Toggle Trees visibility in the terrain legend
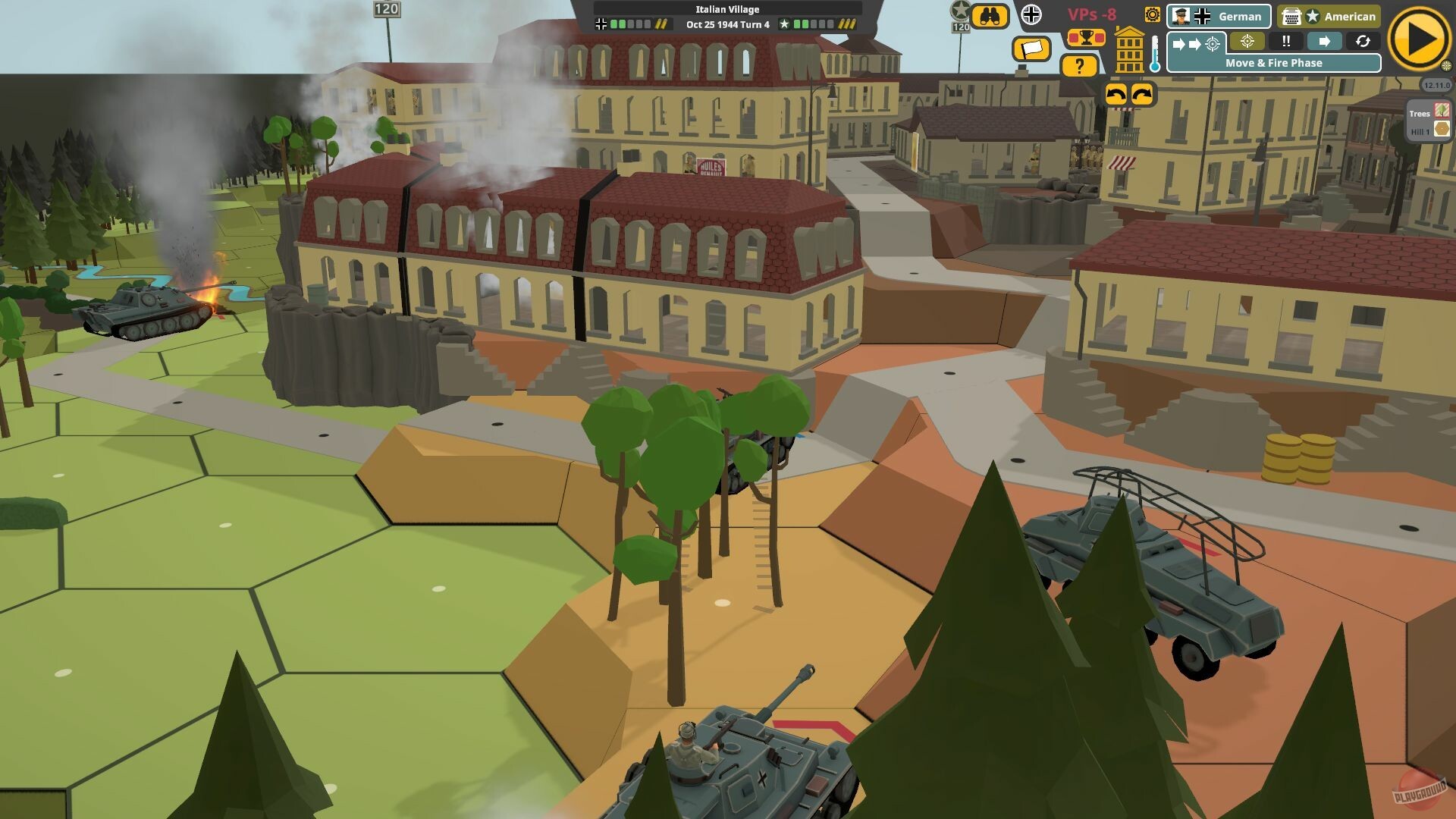The image size is (1456, 819). [x=1442, y=111]
